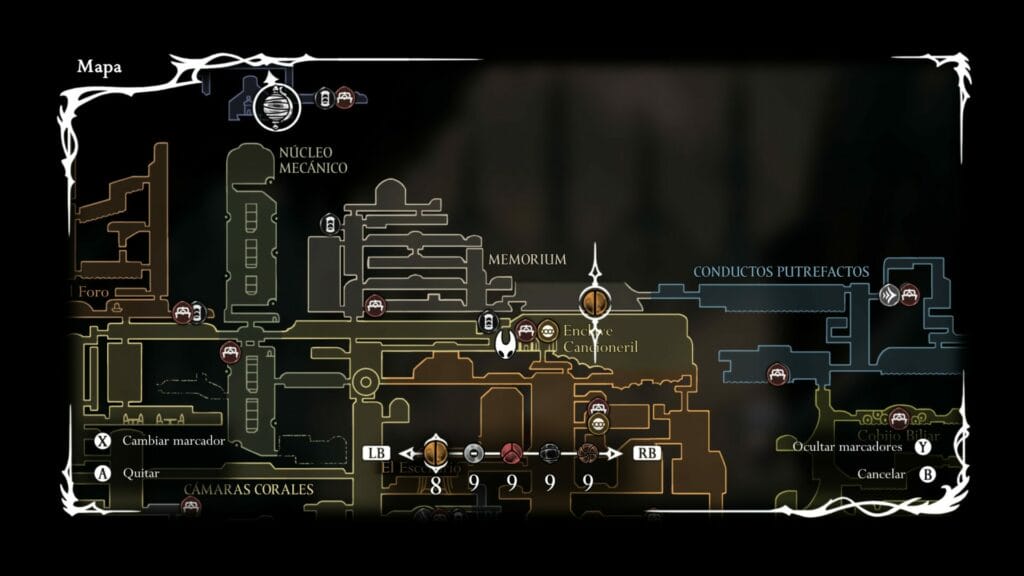
Task: Select the bench marker inside Memorium
Action: (375, 304)
